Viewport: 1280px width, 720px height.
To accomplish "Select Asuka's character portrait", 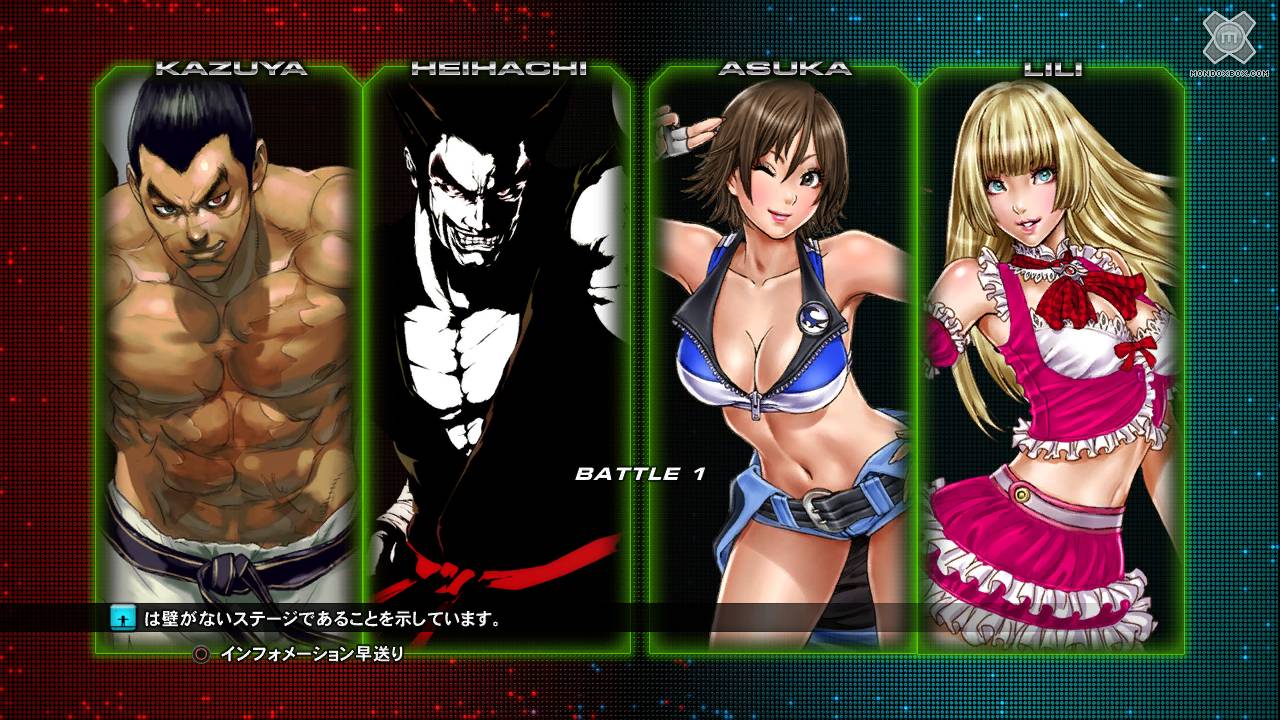I will pyautogui.click(x=780, y=330).
